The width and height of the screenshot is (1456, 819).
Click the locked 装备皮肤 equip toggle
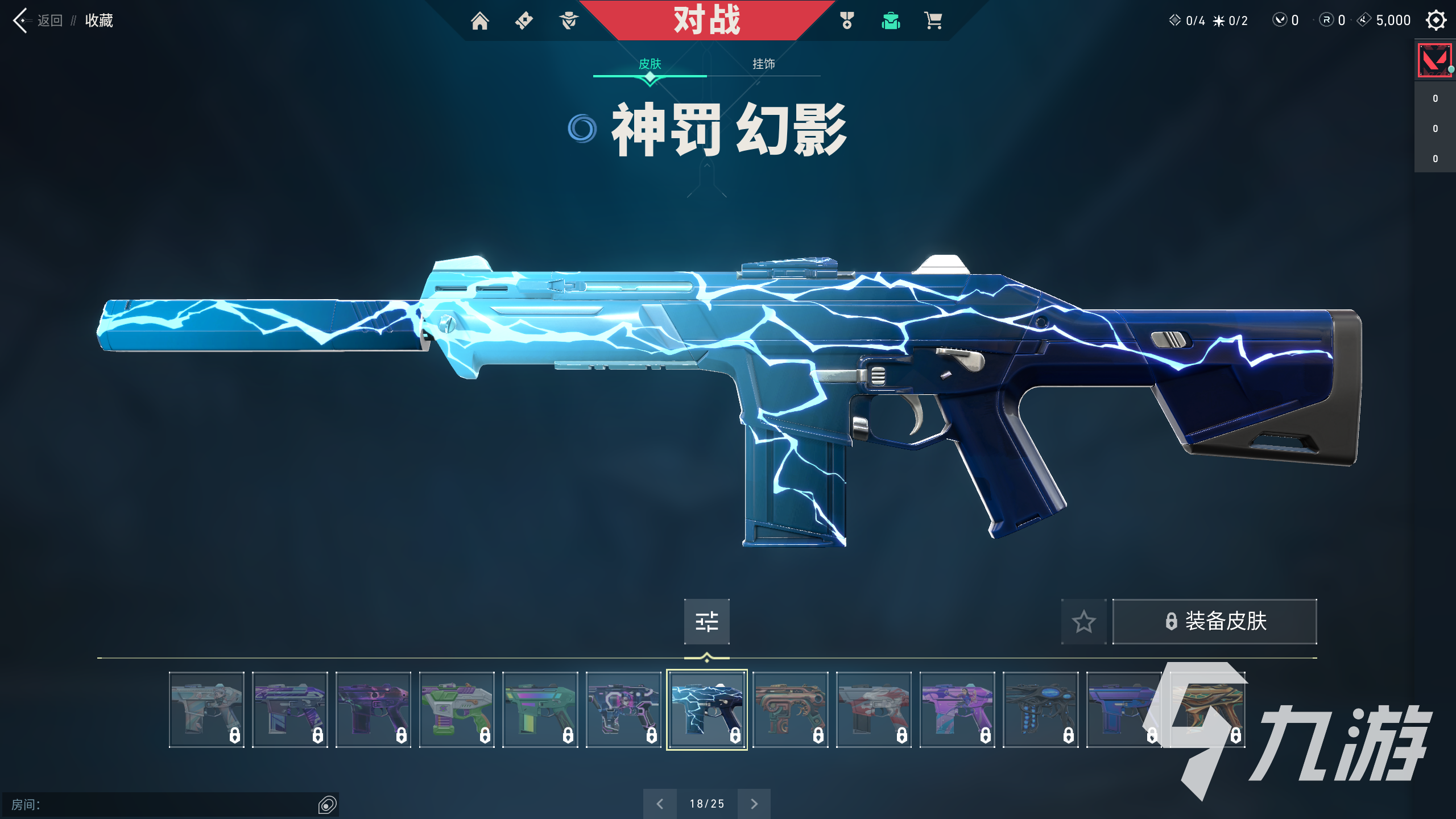[1214, 622]
